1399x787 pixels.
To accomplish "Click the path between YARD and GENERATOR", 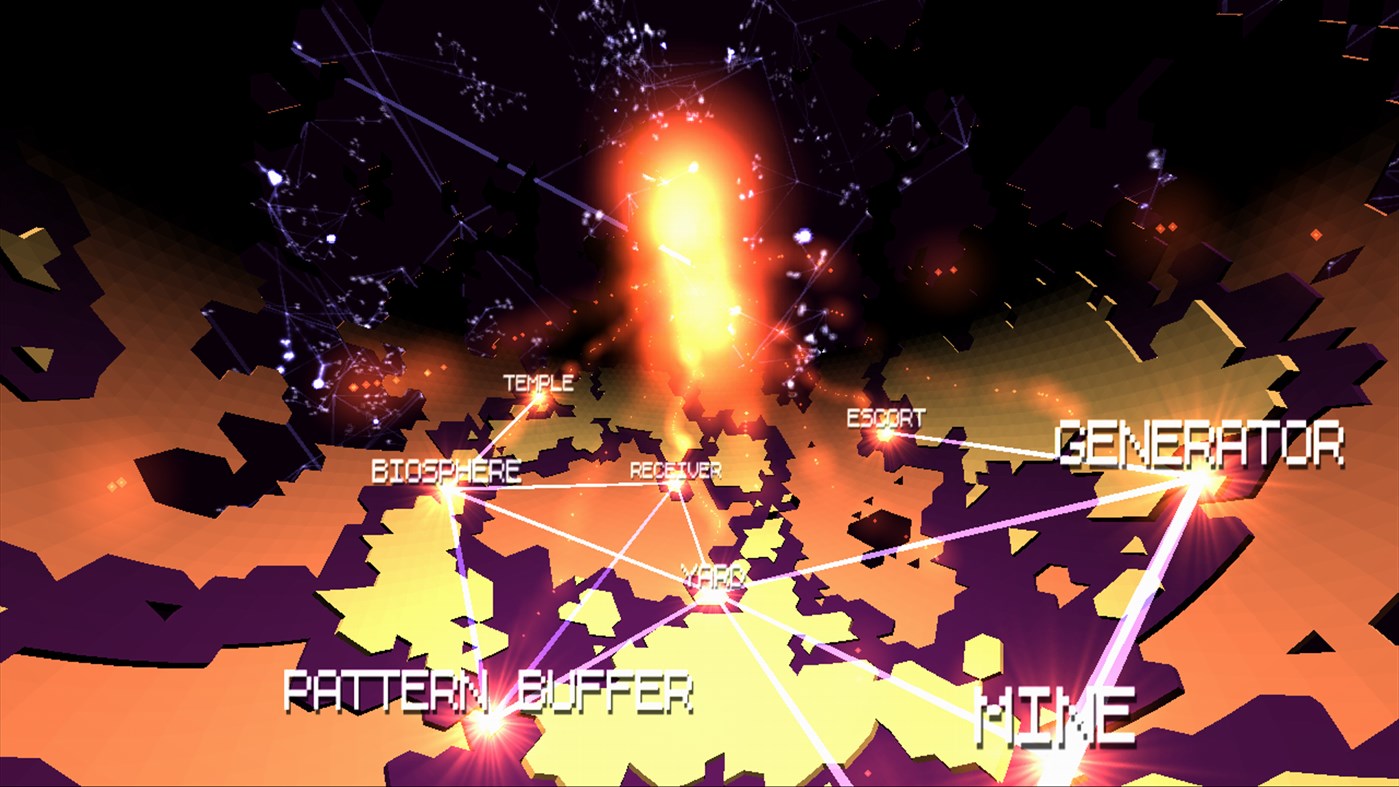I will (x=950, y=540).
